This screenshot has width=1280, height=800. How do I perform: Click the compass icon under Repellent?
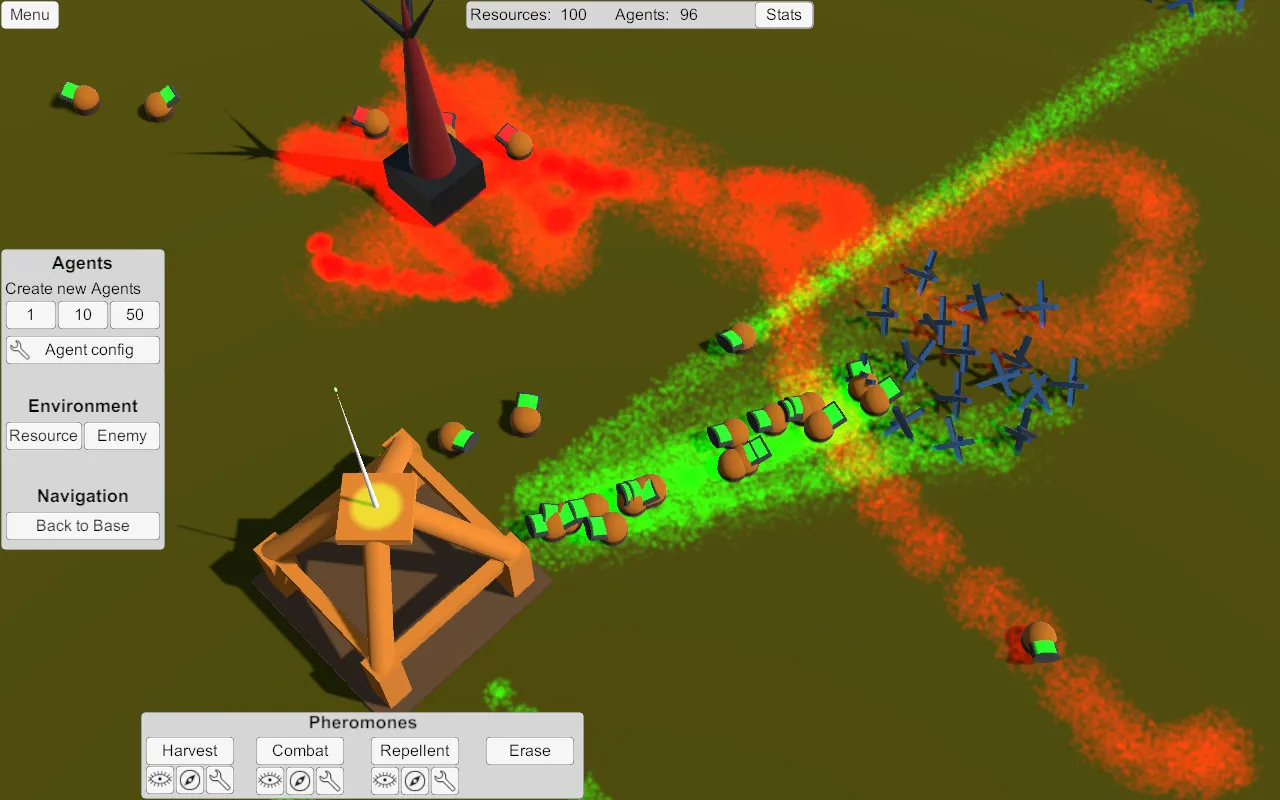click(x=415, y=781)
